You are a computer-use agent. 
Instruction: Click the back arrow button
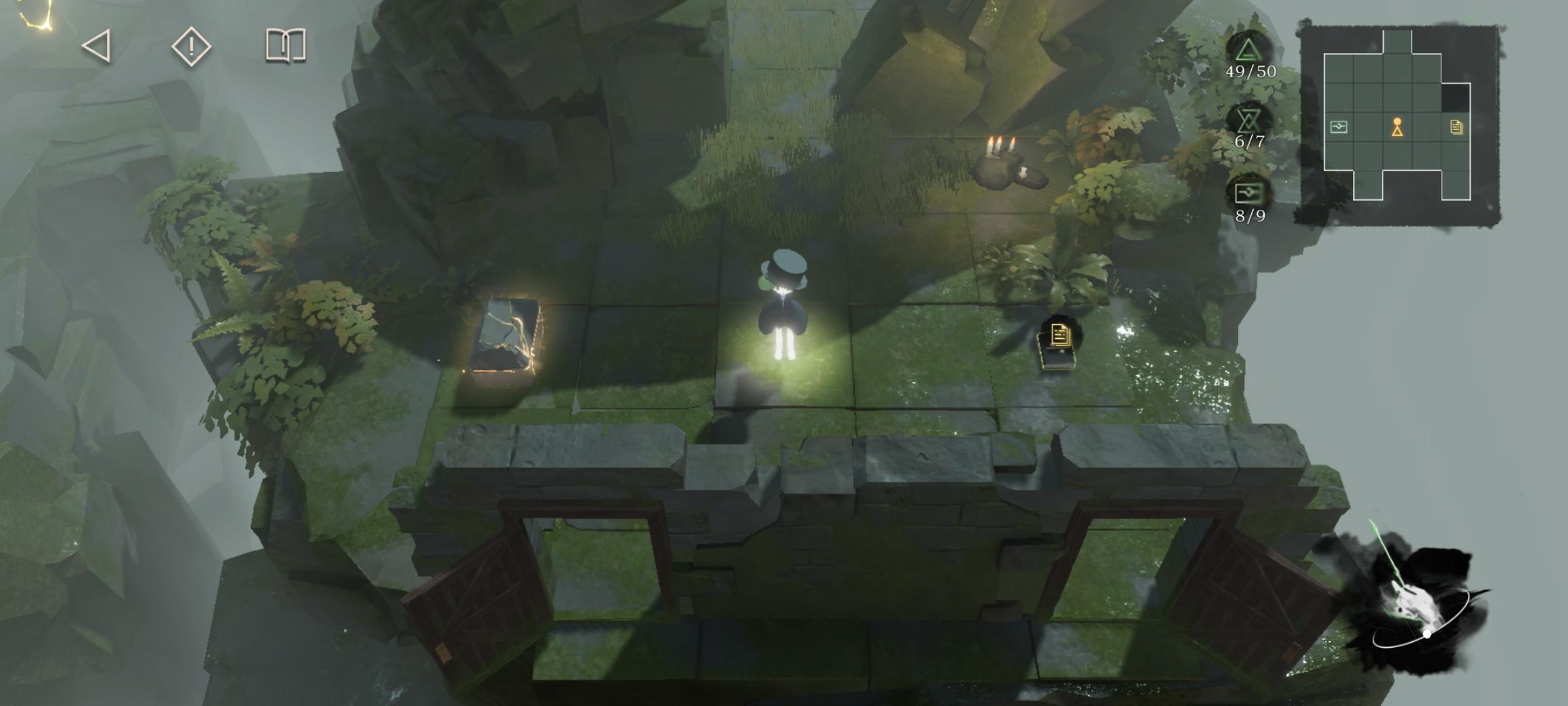coord(97,46)
